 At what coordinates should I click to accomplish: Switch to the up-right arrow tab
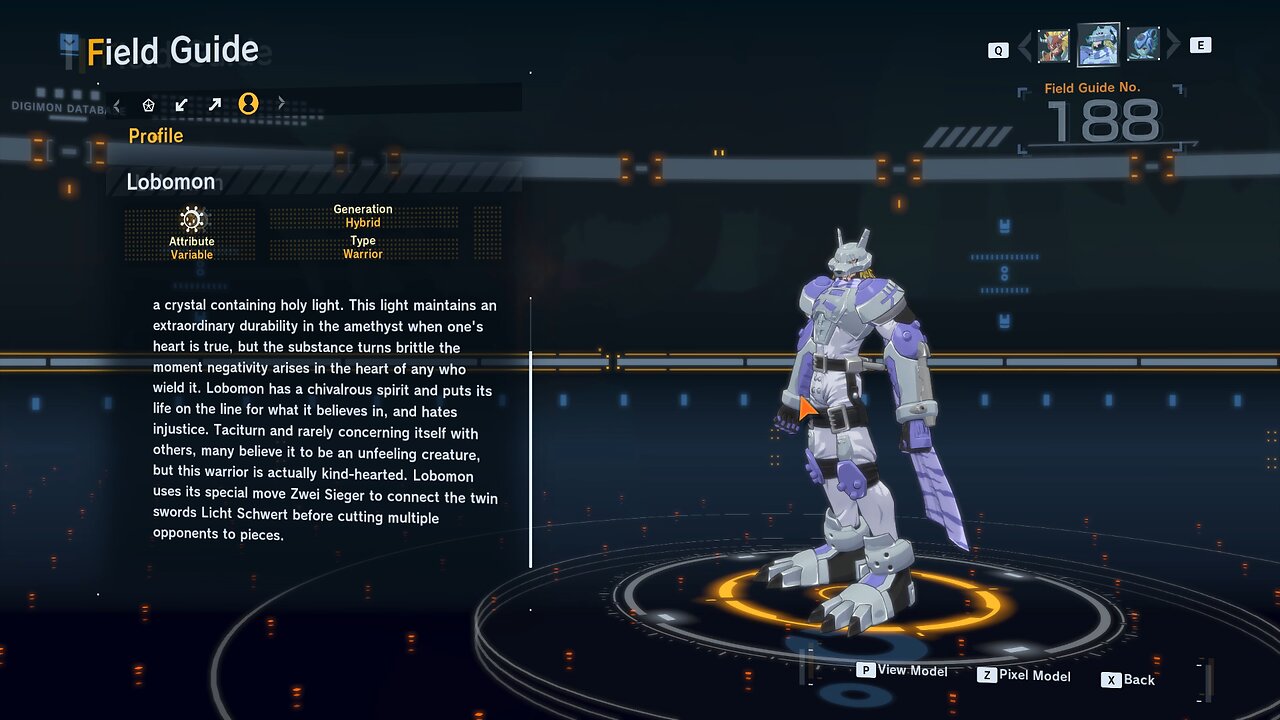tap(214, 104)
